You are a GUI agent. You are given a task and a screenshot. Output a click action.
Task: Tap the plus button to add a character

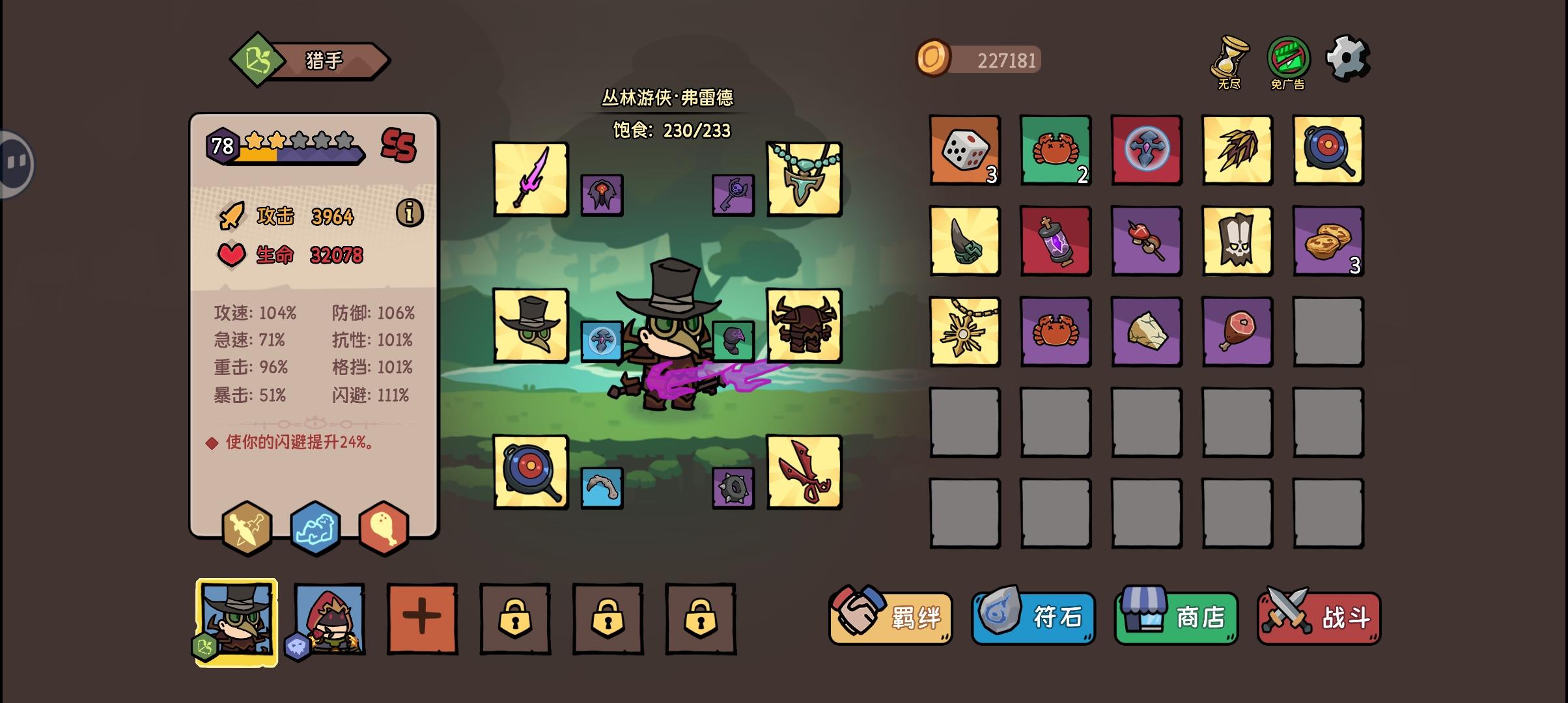(x=421, y=617)
